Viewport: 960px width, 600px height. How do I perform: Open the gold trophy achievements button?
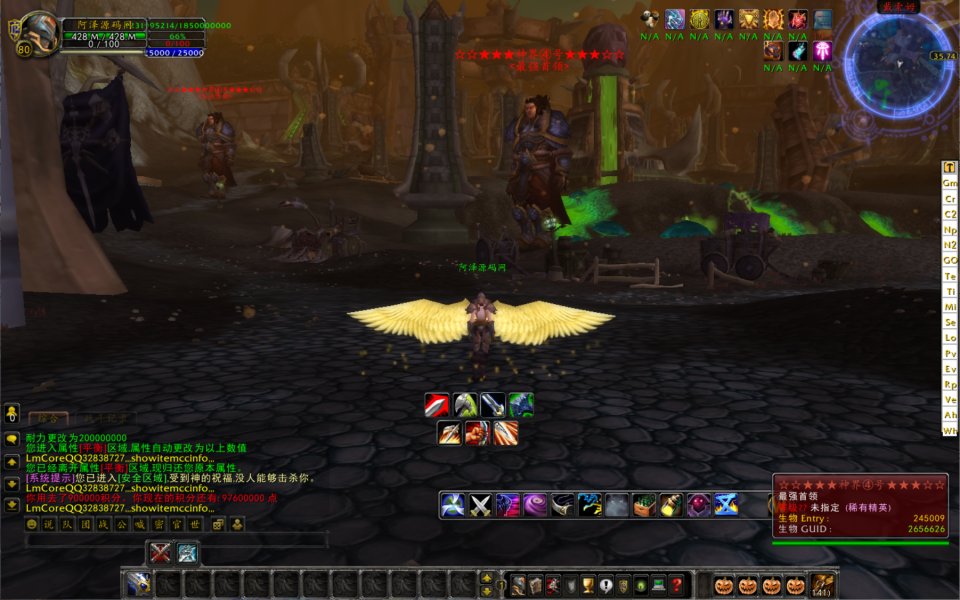(589, 585)
